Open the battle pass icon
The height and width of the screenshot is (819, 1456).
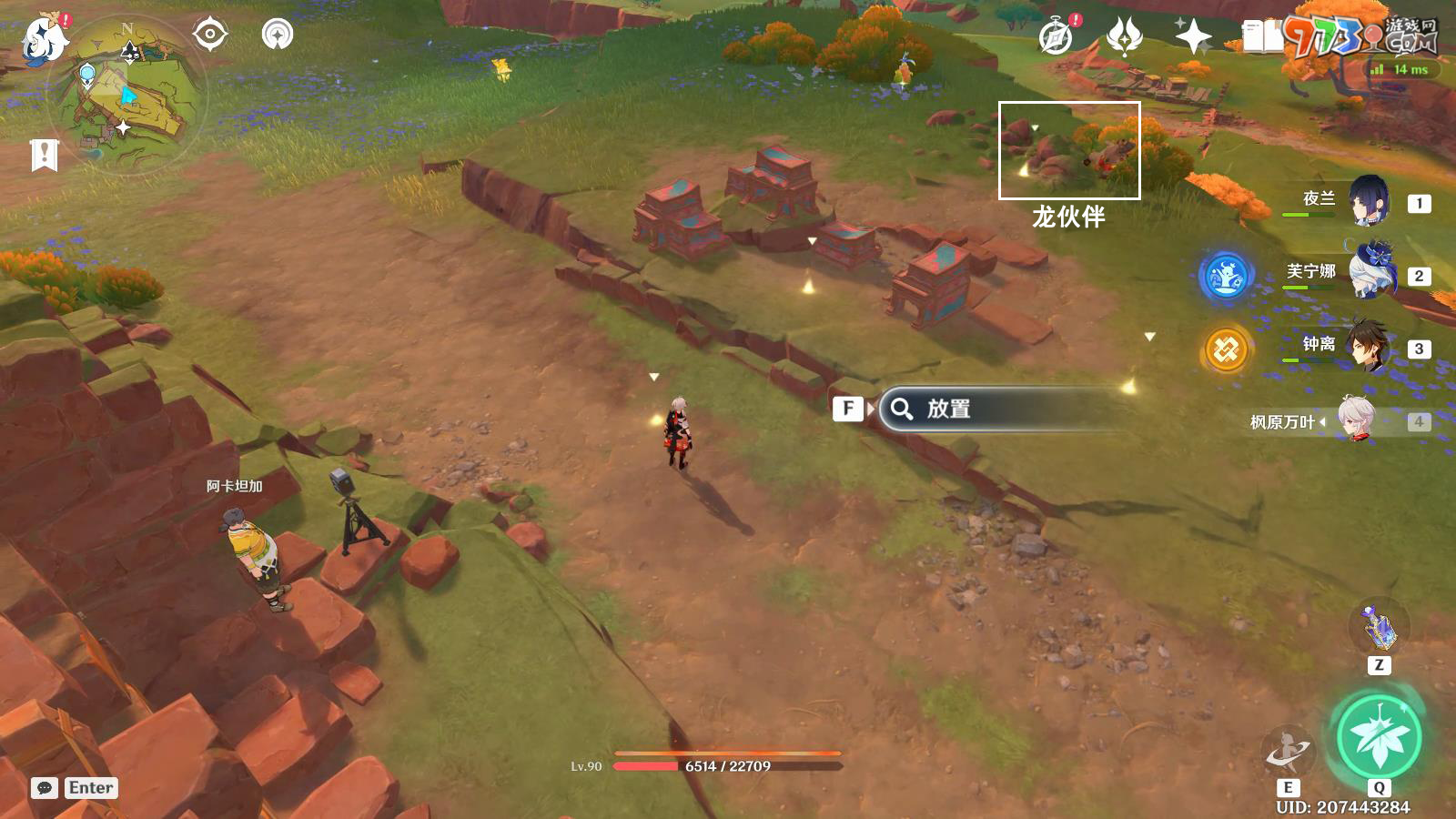point(1125,37)
